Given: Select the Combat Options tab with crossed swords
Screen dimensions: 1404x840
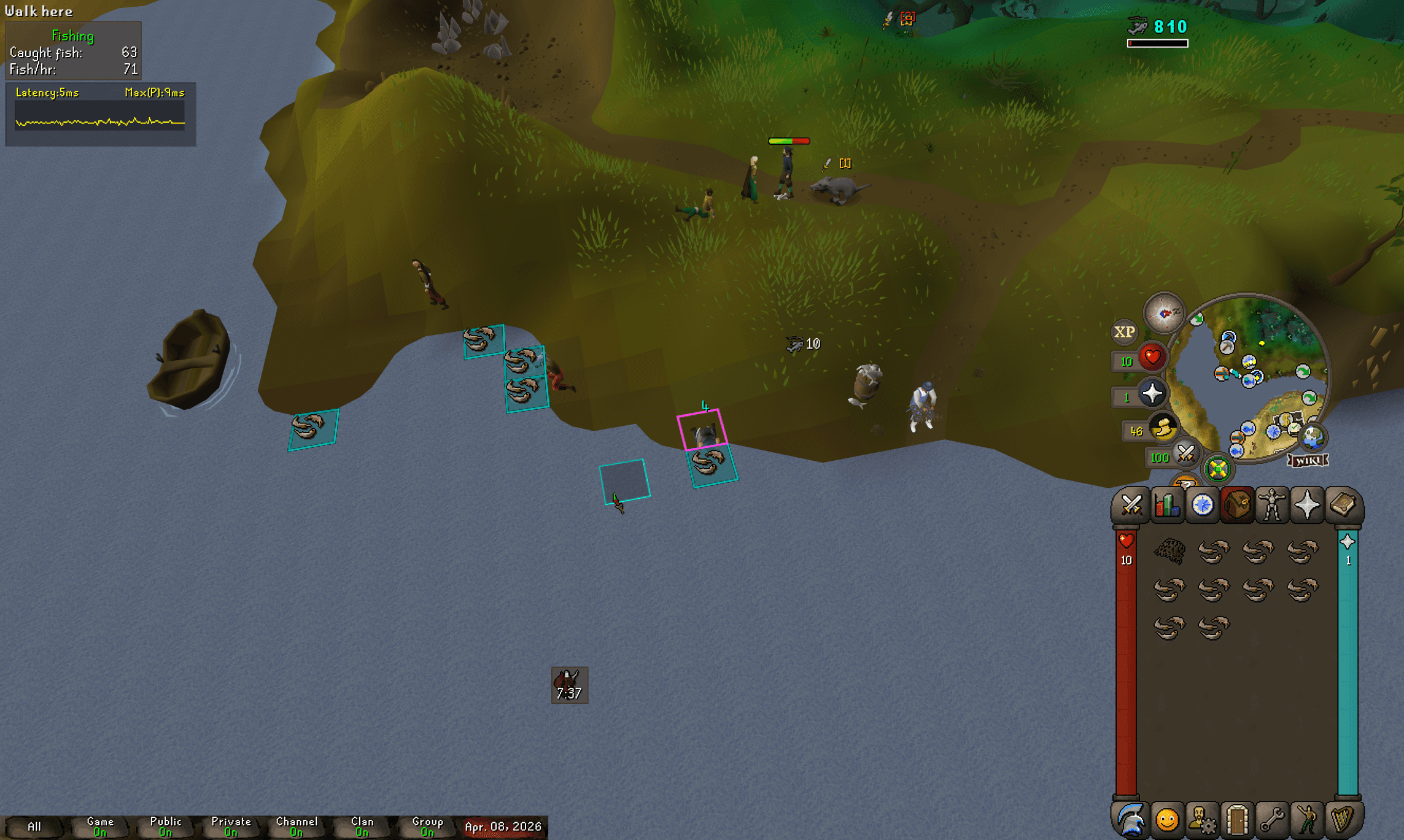Looking at the screenshot, I should (x=1133, y=504).
